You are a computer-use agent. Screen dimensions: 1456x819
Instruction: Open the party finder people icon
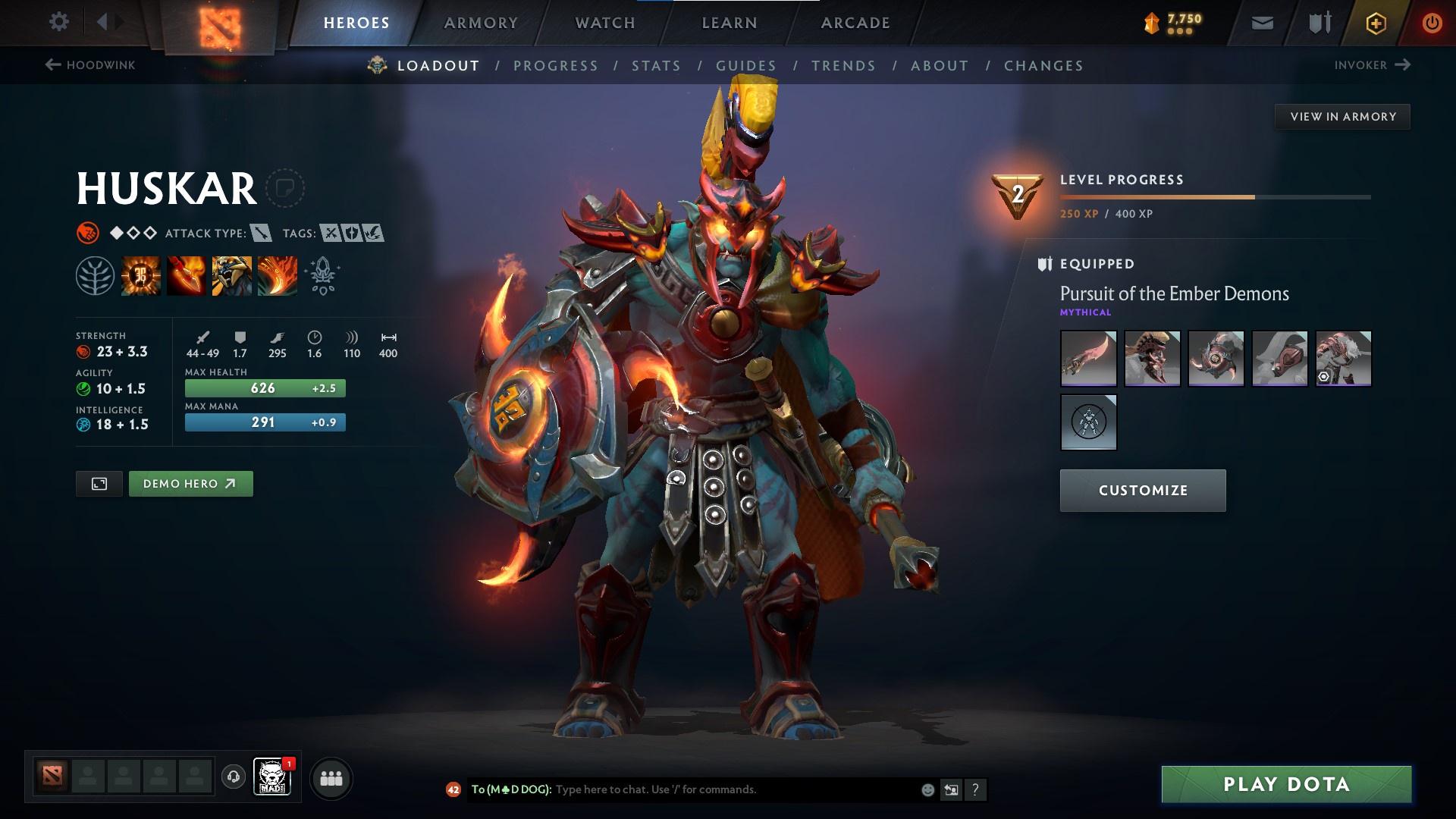point(330,778)
